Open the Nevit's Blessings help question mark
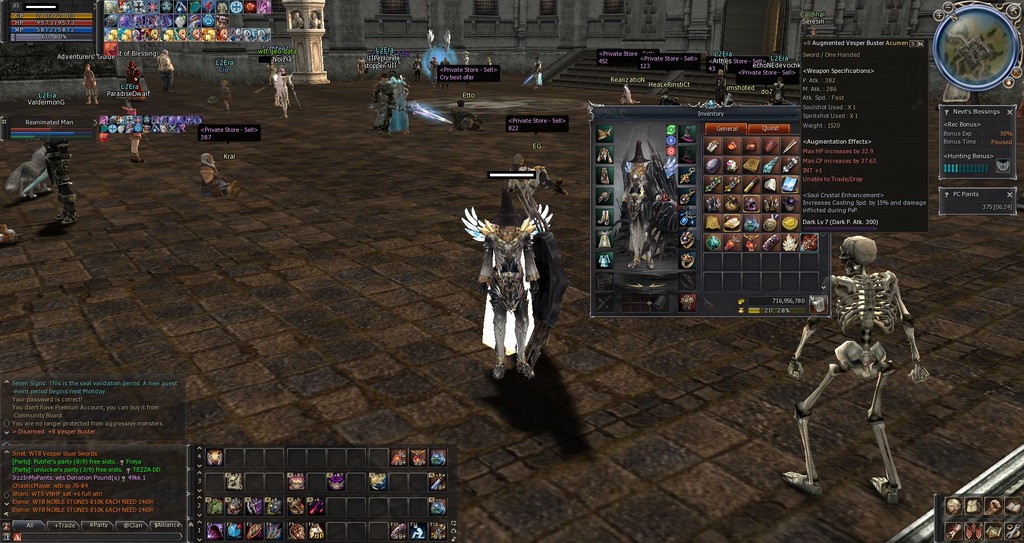This screenshot has height=543, width=1024. click(946, 111)
